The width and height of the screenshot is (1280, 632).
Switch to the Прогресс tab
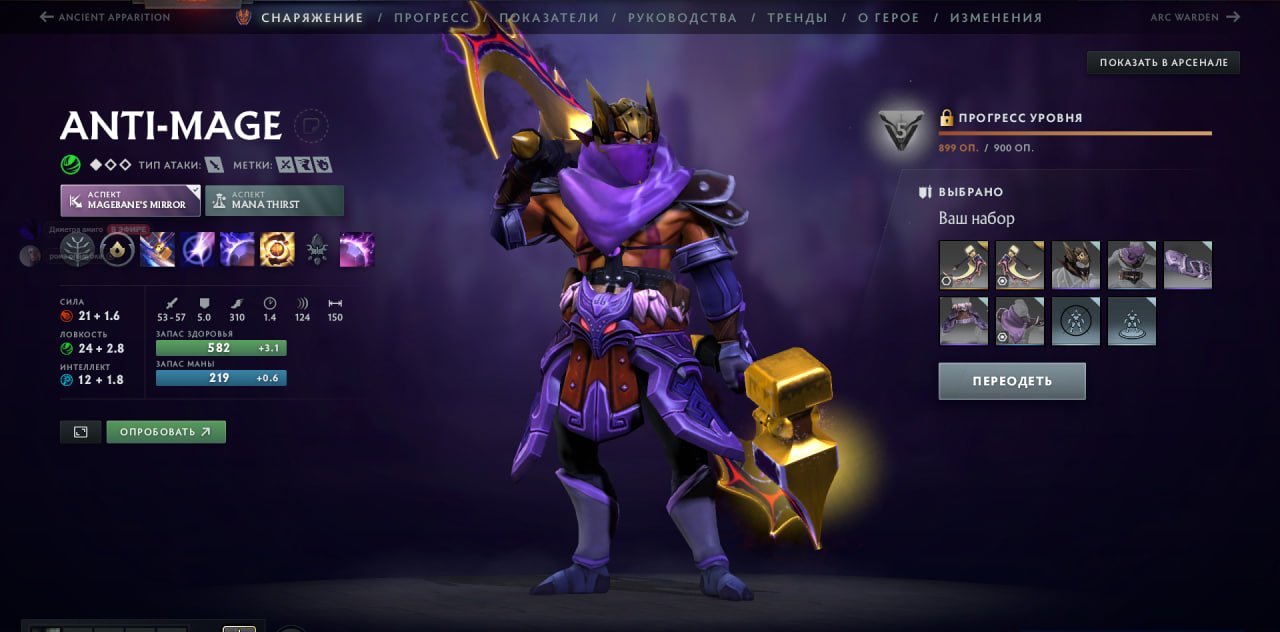(431, 18)
